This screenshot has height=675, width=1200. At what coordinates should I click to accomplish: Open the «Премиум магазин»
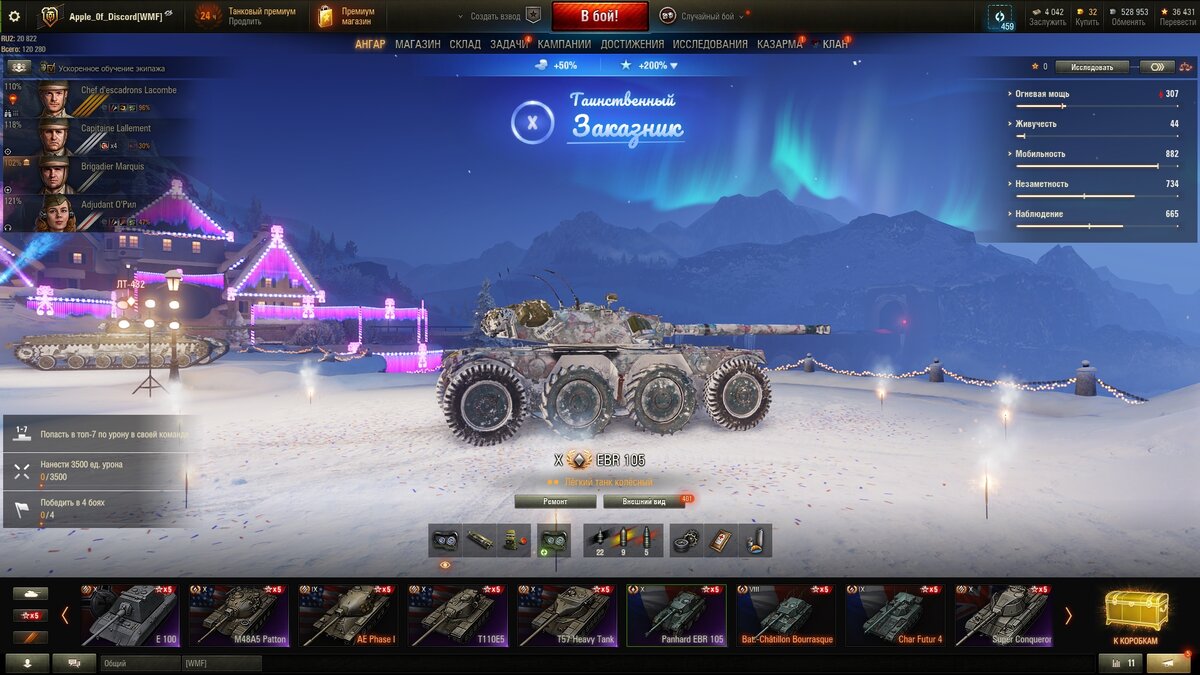tap(345, 16)
